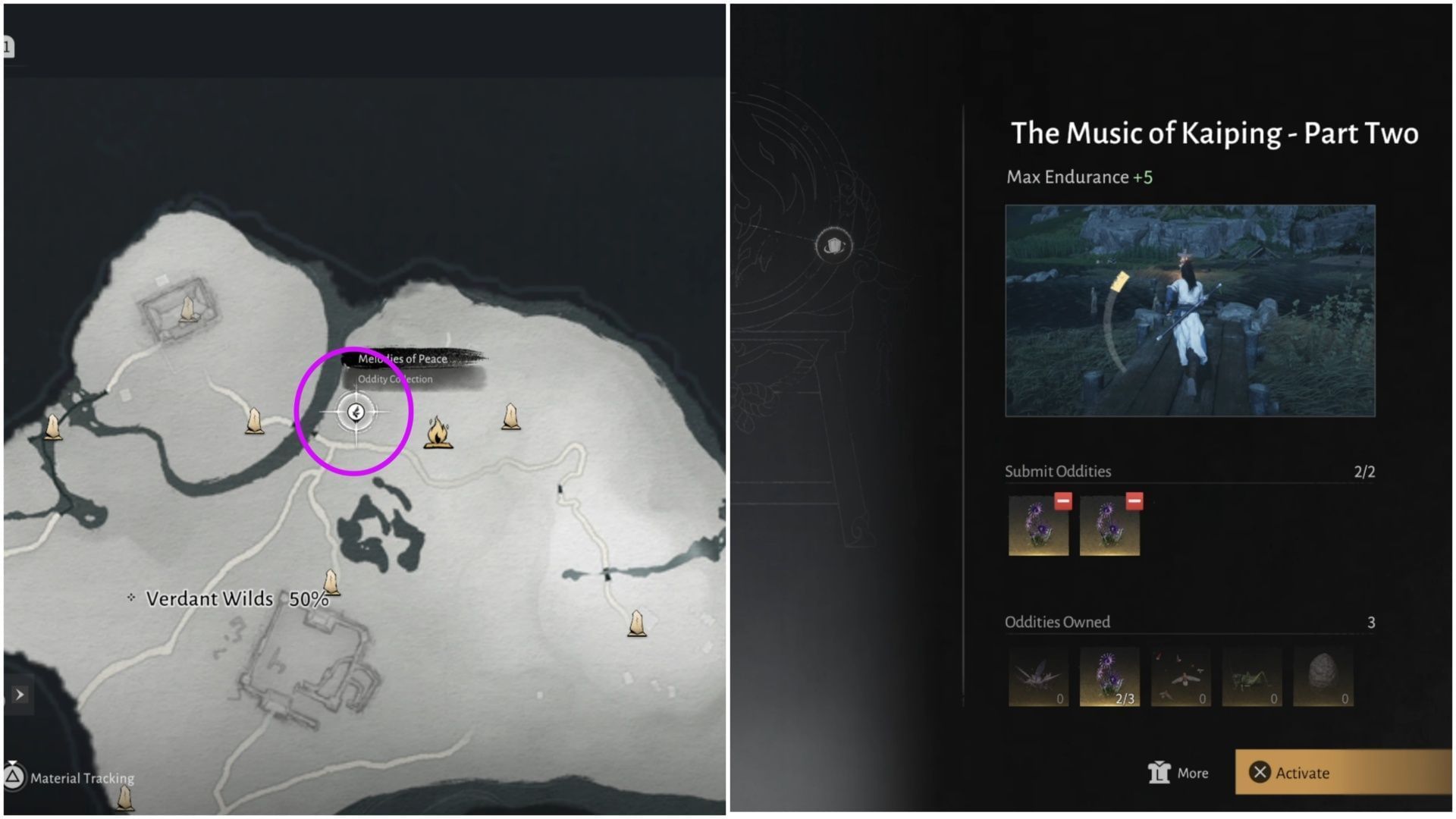Click the campfire fast travel icon
The height and width of the screenshot is (819, 1456).
[438, 435]
